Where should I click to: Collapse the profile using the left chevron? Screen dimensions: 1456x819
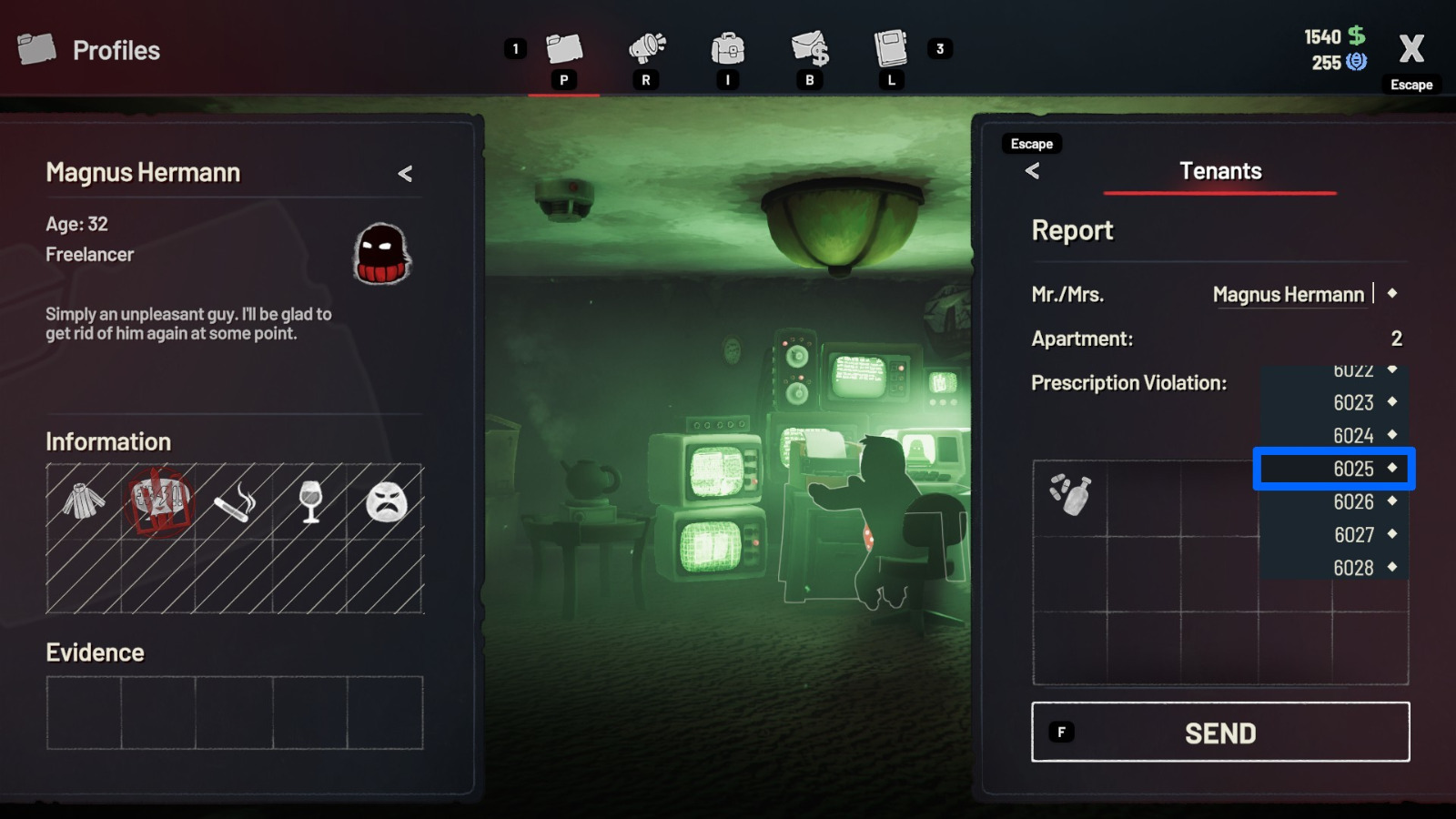(407, 173)
